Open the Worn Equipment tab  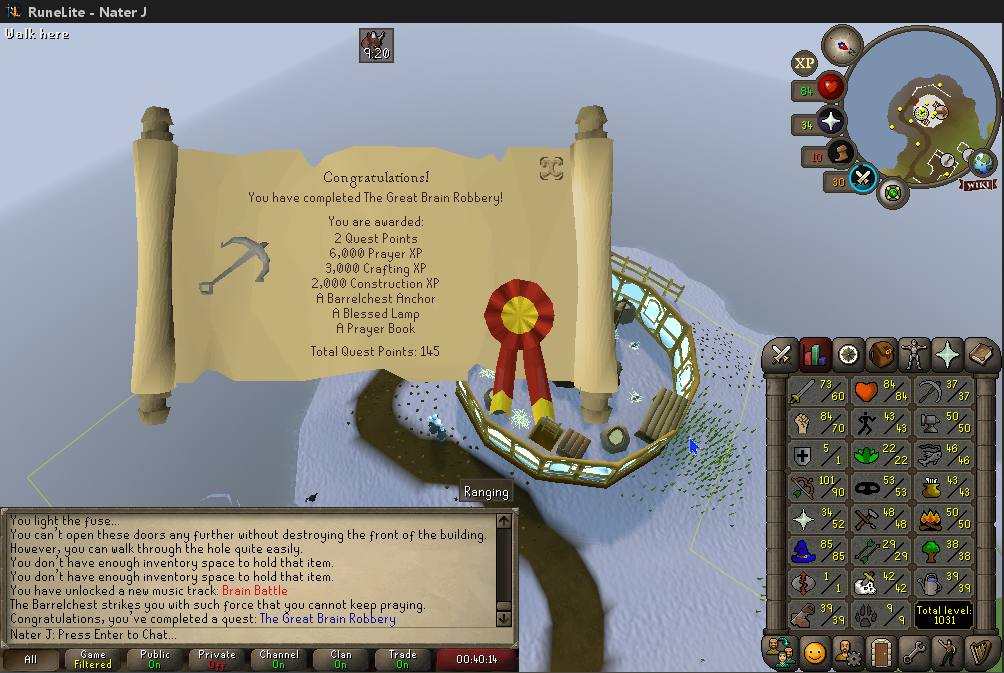coord(914,354)
